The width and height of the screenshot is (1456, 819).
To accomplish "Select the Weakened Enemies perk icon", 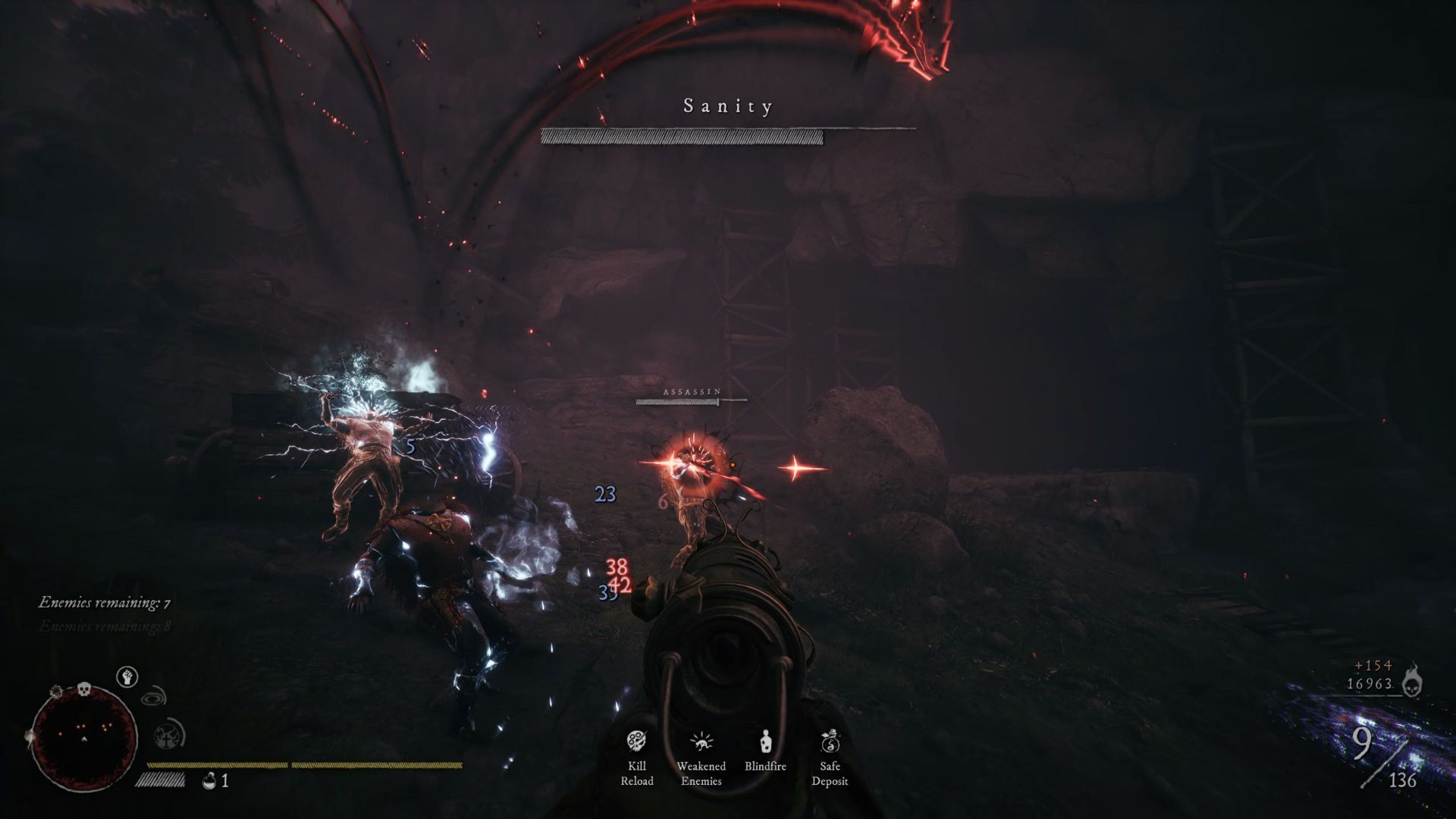I will pos(701,741).
